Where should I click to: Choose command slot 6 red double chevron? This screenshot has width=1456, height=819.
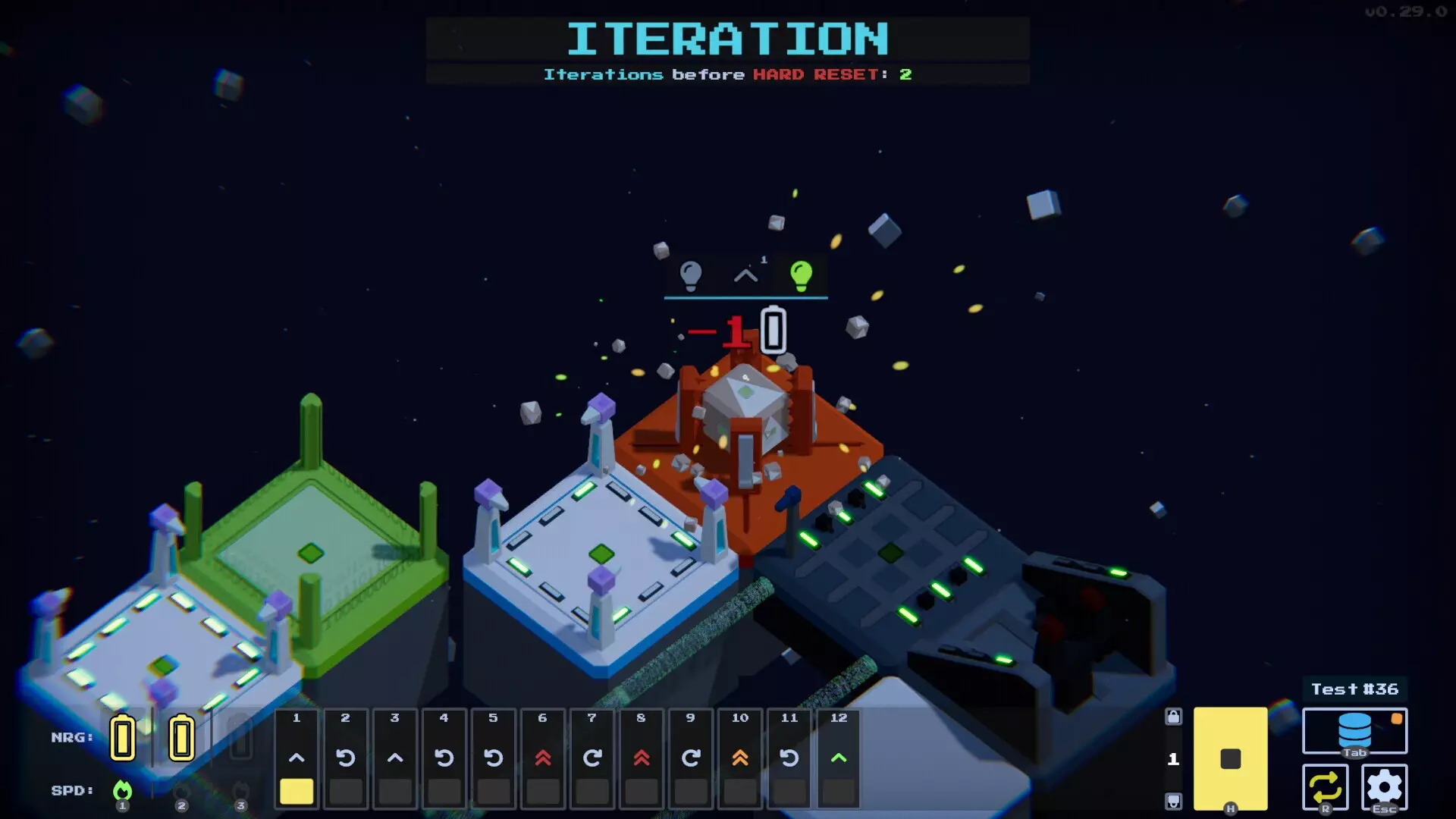coord(543,758)
